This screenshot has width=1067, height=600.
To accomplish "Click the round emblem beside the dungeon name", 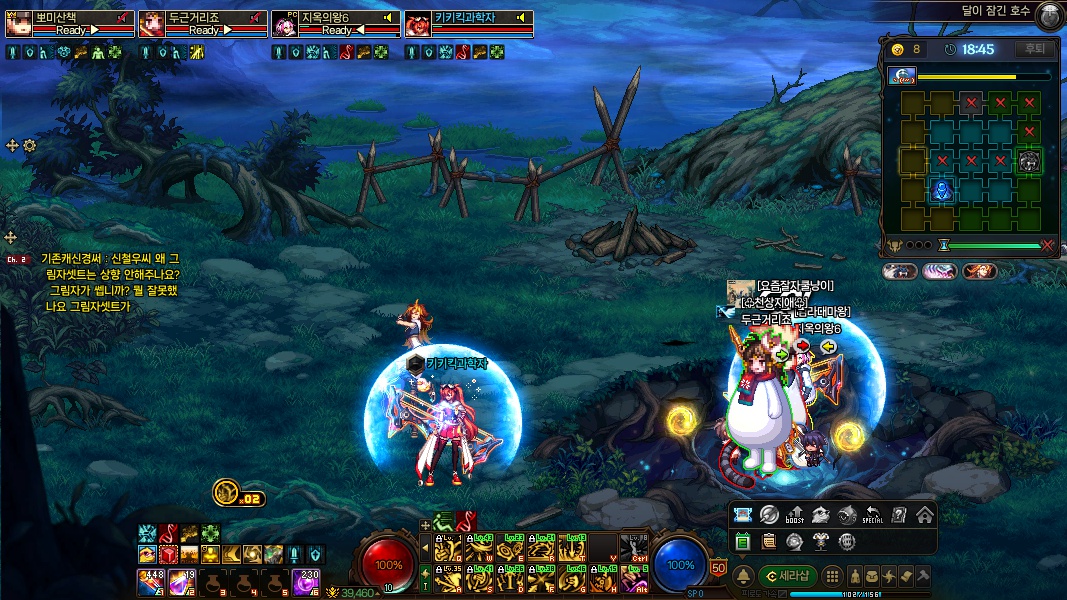I will point(1048,14).
